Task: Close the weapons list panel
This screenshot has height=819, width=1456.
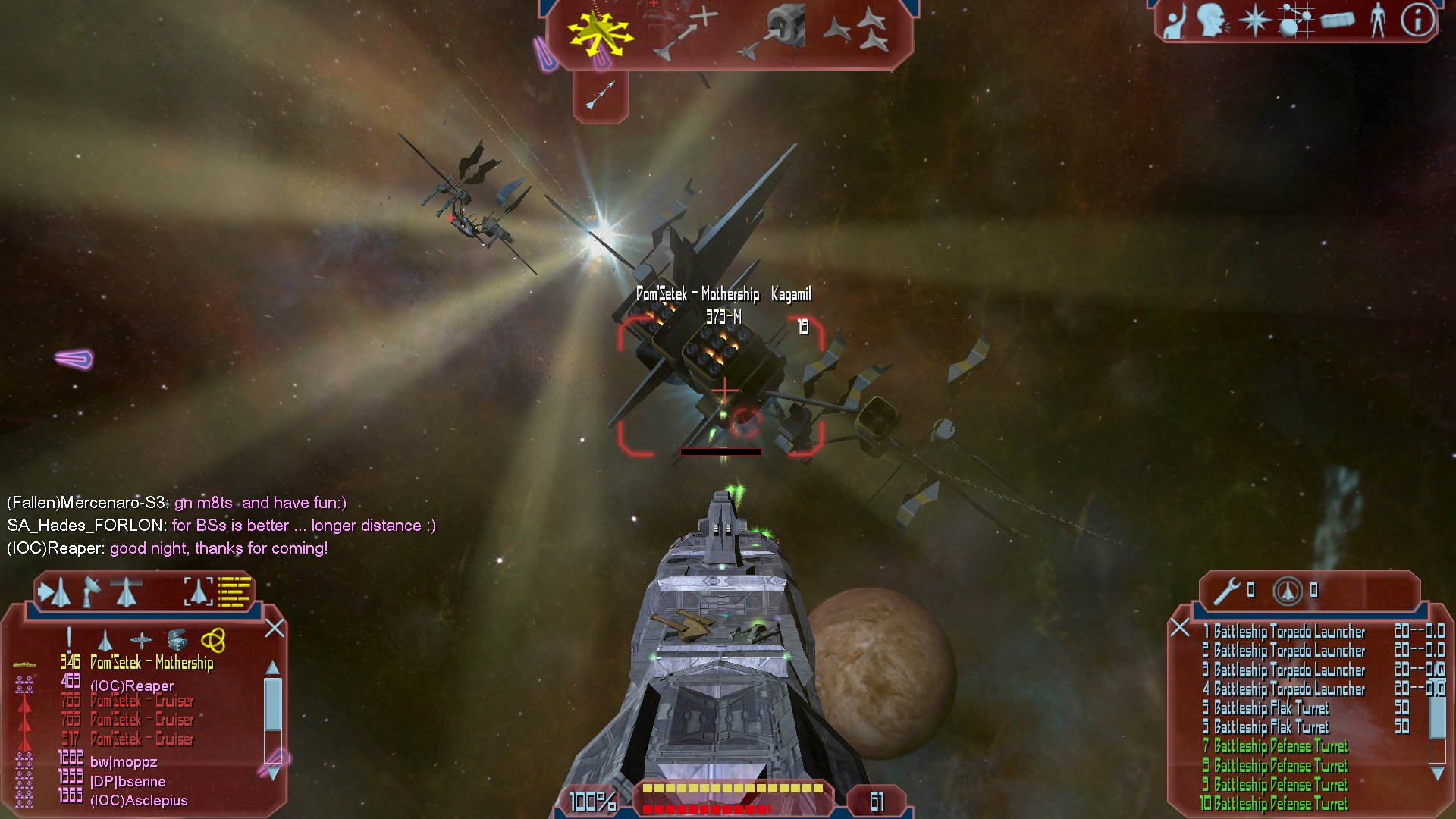Action: pos(1180,627)
